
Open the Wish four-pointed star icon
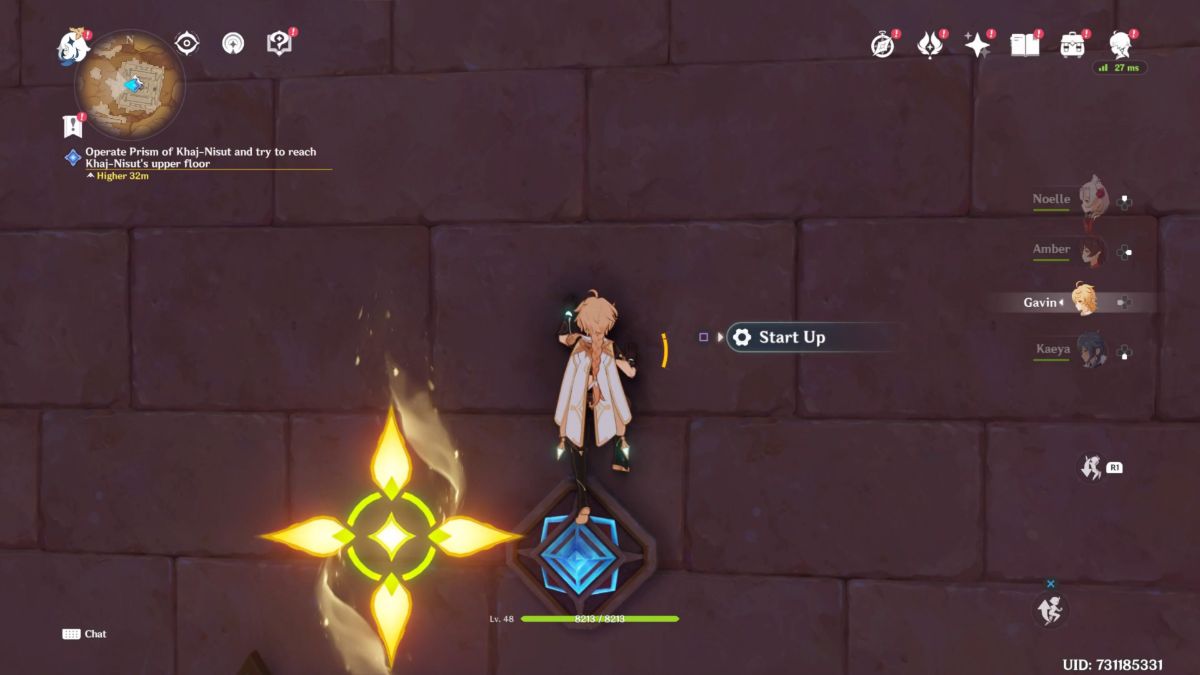coord(976,45)
